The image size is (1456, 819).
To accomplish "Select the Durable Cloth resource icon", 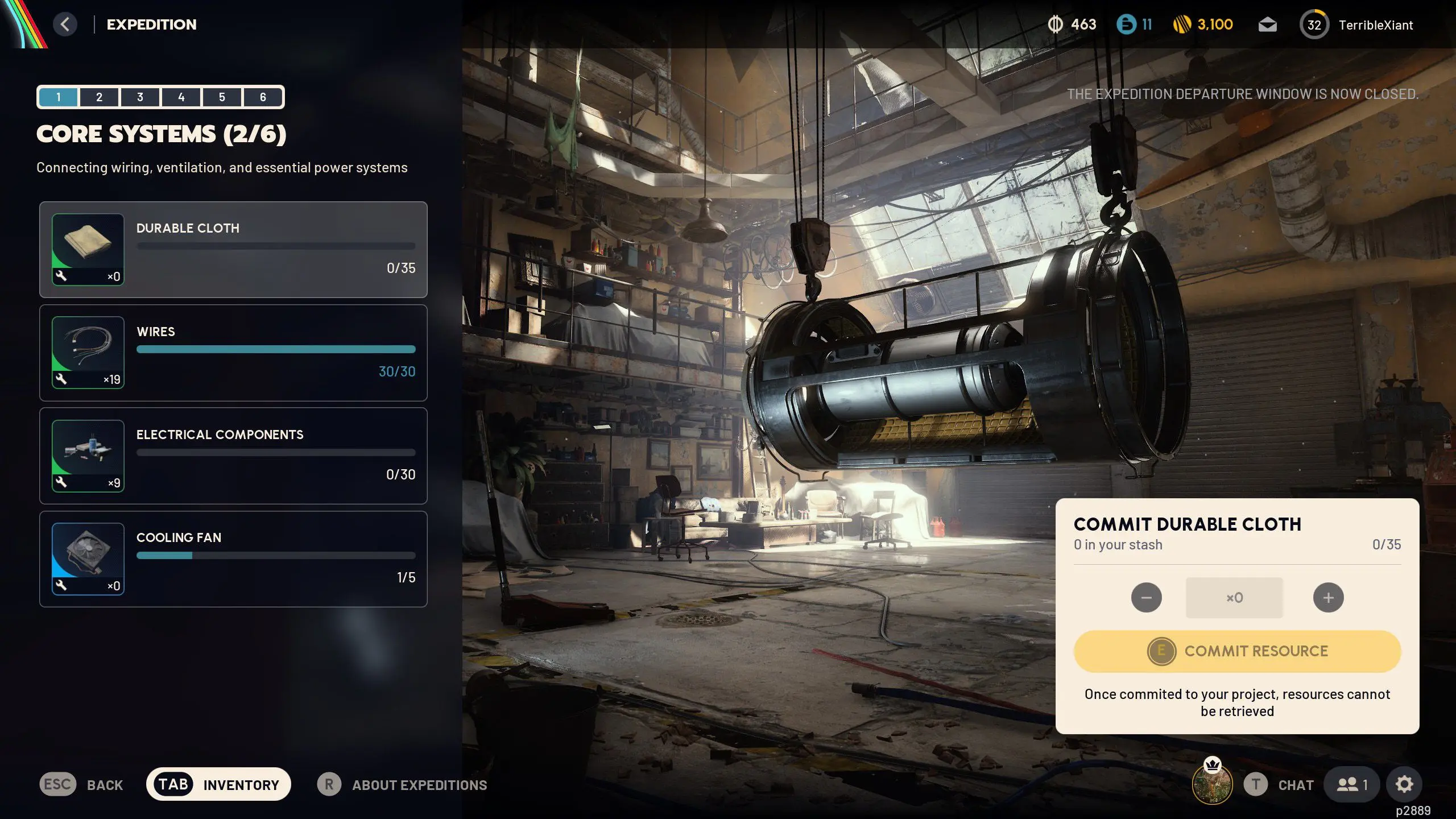I will (x=87, y=249).
